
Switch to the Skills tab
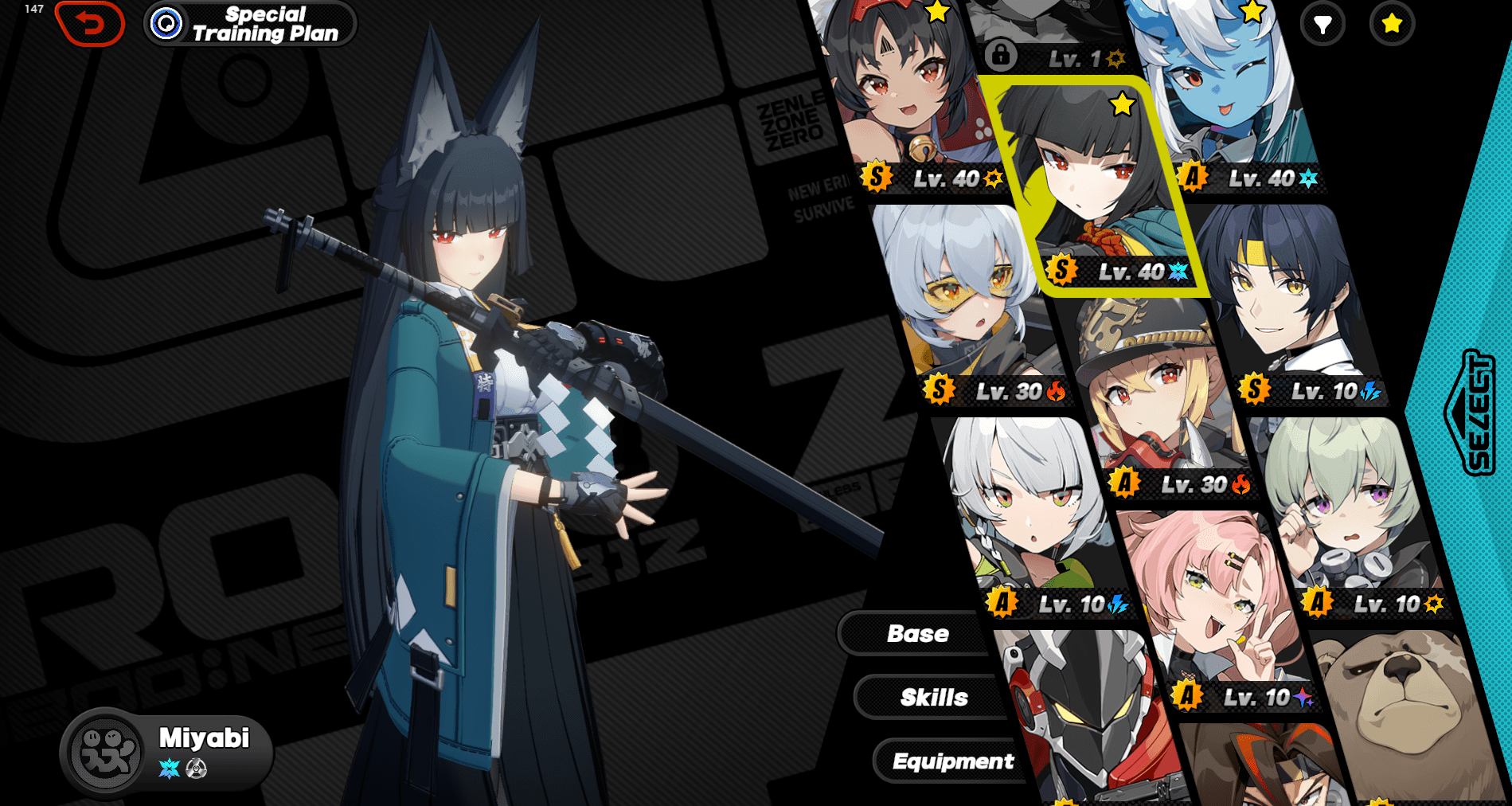click(933, 697)
